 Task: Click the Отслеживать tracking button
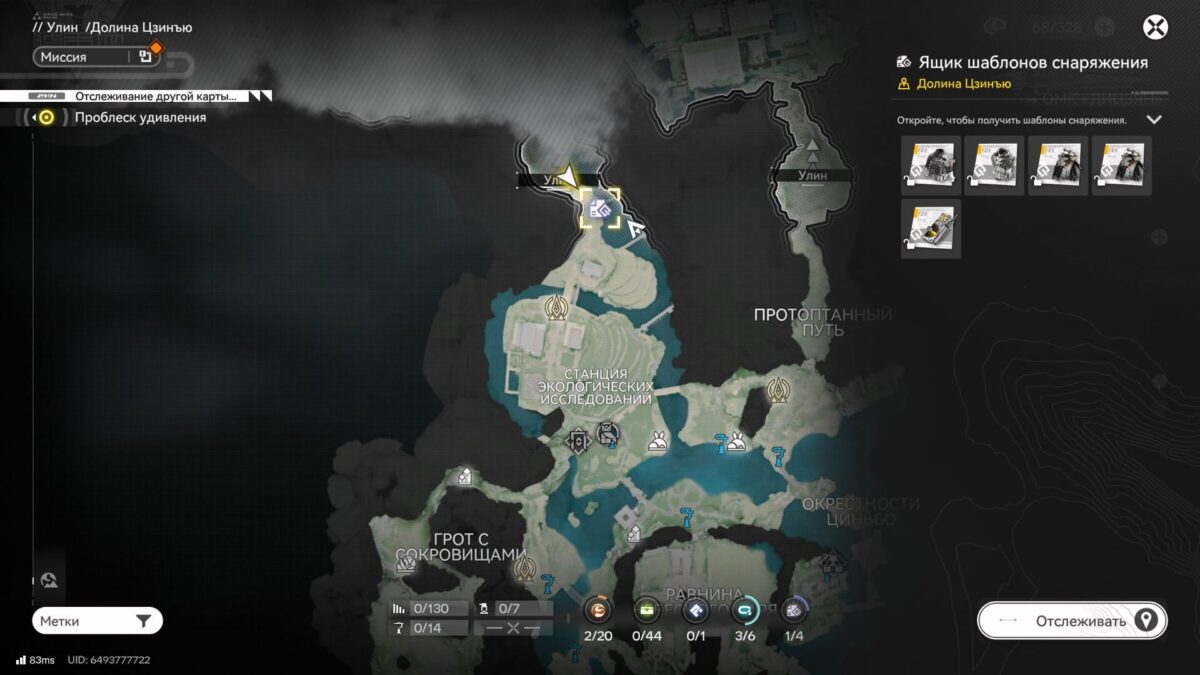1072,621
